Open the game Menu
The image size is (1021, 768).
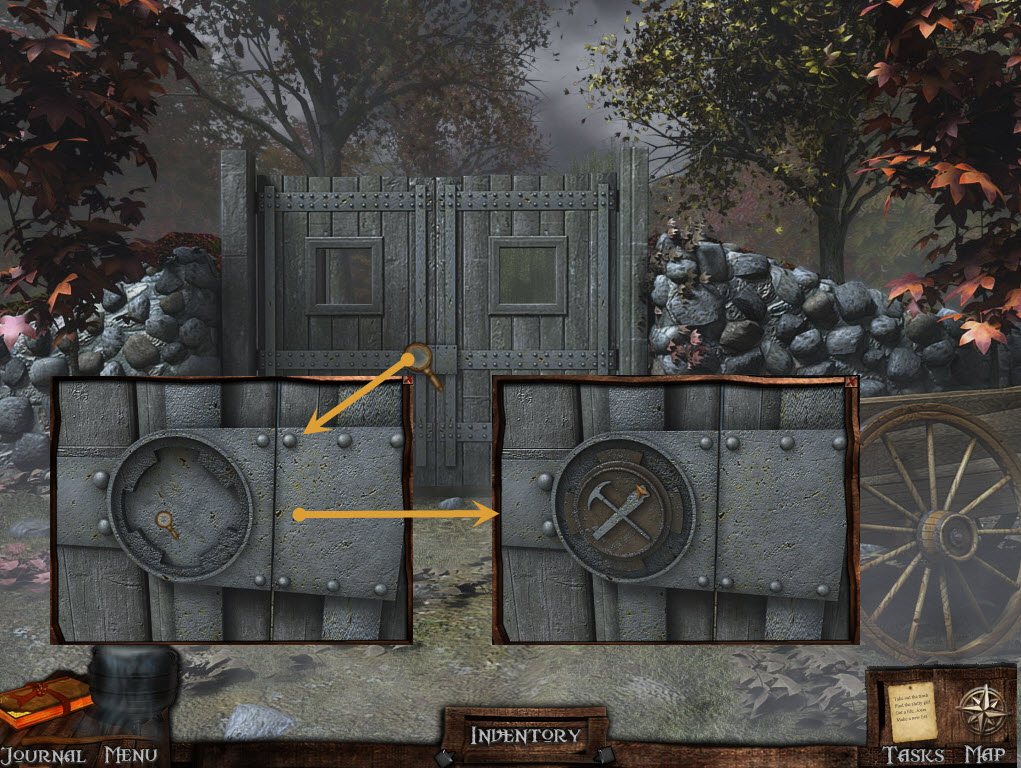point(131,755)
